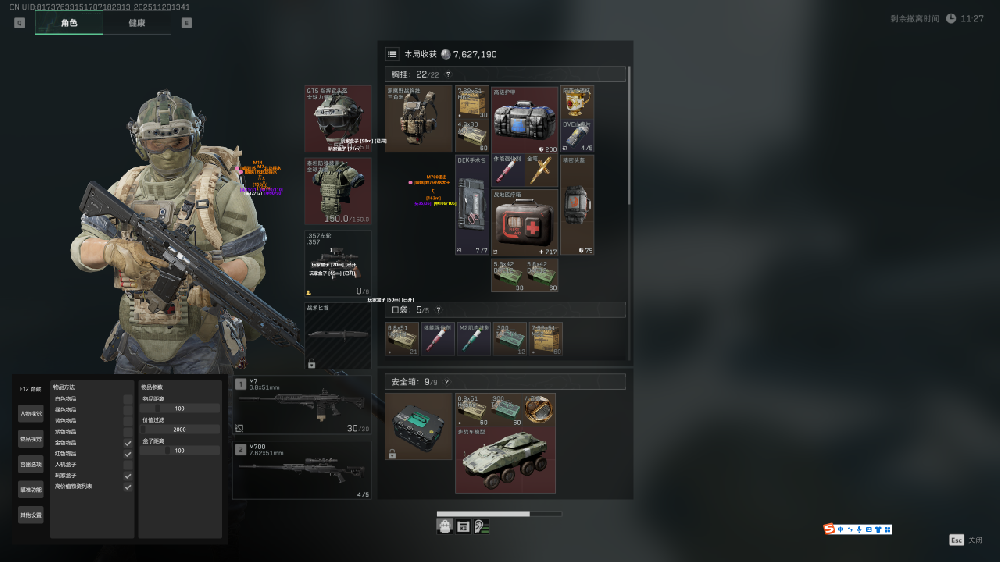The height and width of the screenshot is (562, 1000).
Task: Switch to the 健康 tab
Action: pos(137,23)
